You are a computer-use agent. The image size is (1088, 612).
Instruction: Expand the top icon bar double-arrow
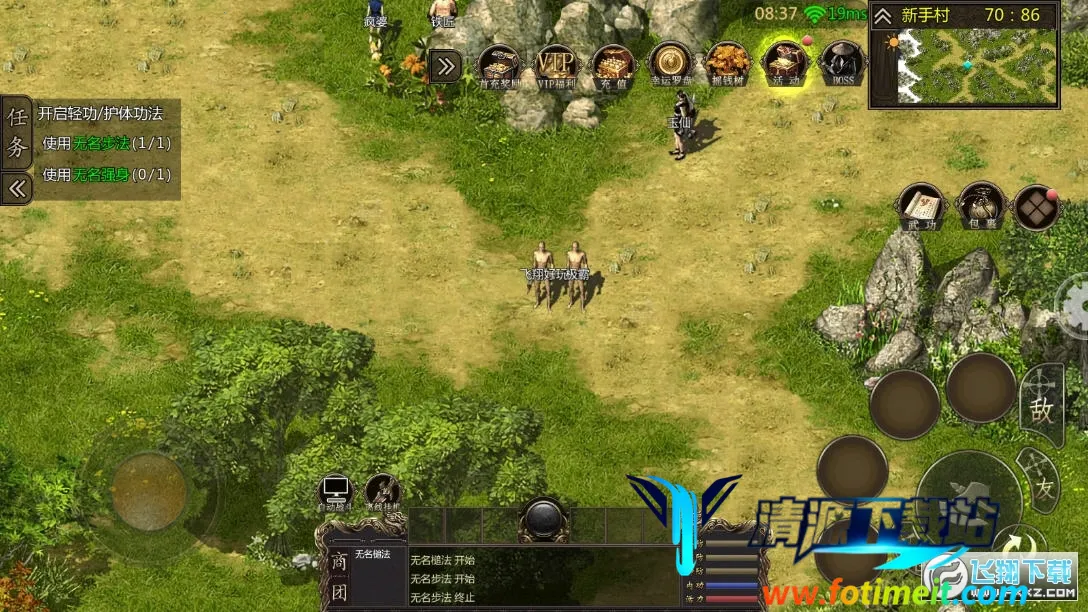point(445,67)
